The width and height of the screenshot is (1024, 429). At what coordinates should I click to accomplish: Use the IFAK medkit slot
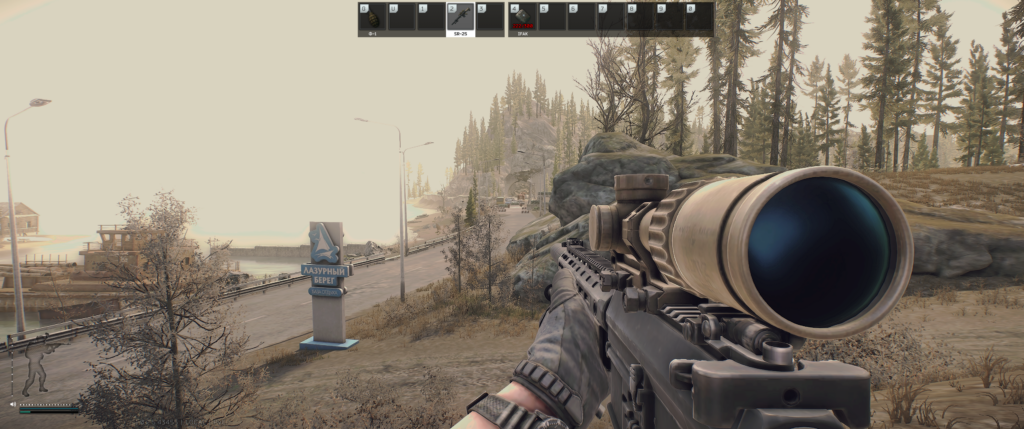pyautogui.click(x=522, y=18)
